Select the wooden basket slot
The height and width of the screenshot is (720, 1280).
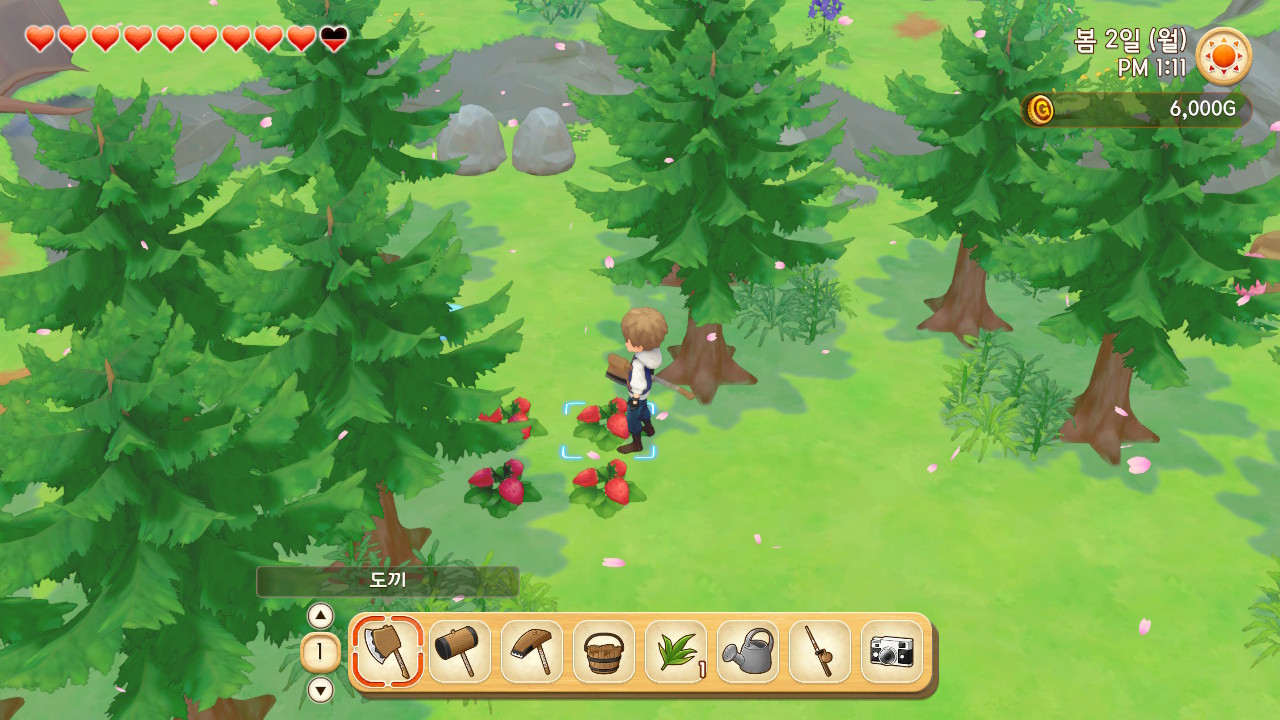(x=604, y=651)
